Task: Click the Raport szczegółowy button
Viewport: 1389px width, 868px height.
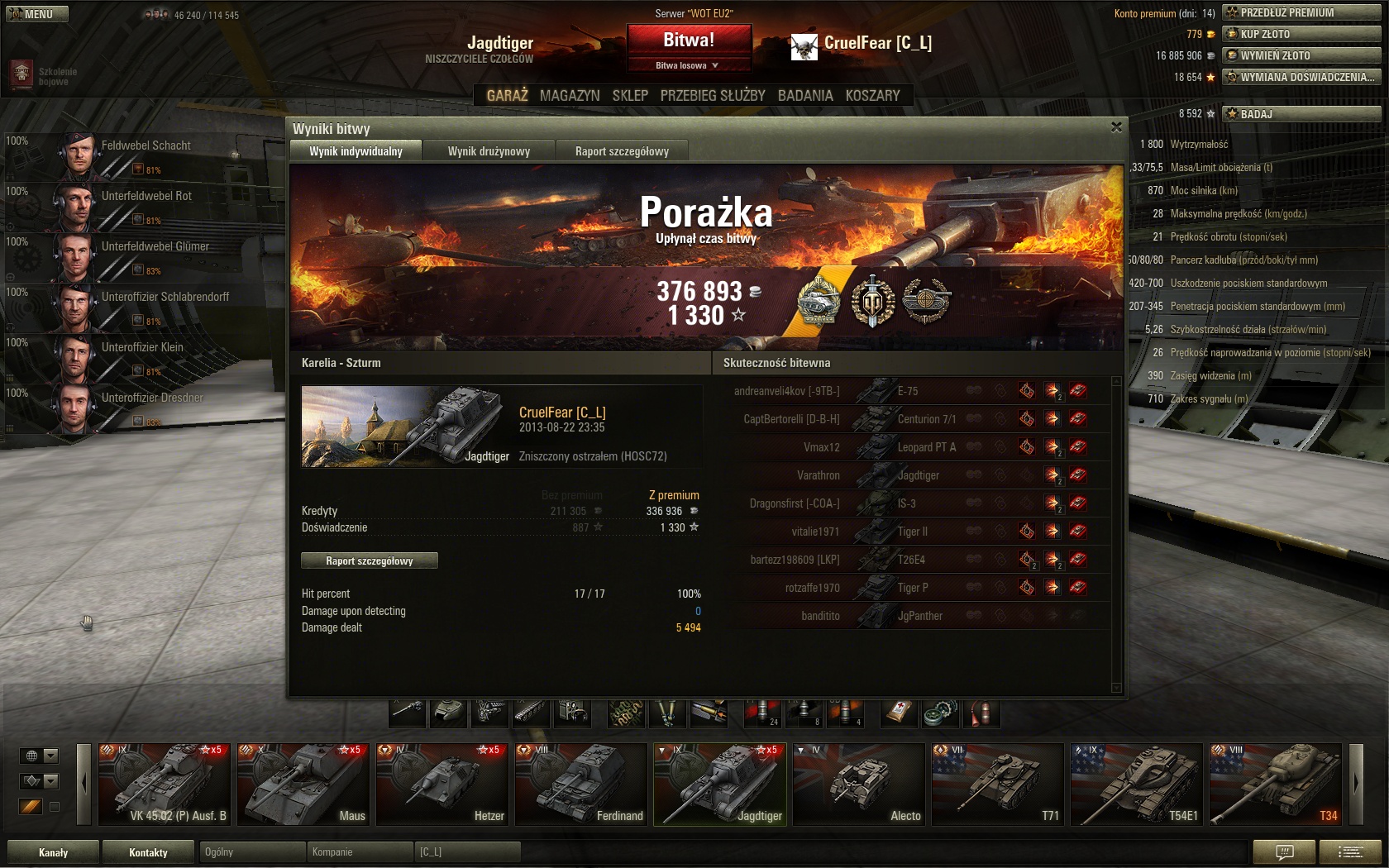Action: tap(370, 560)
